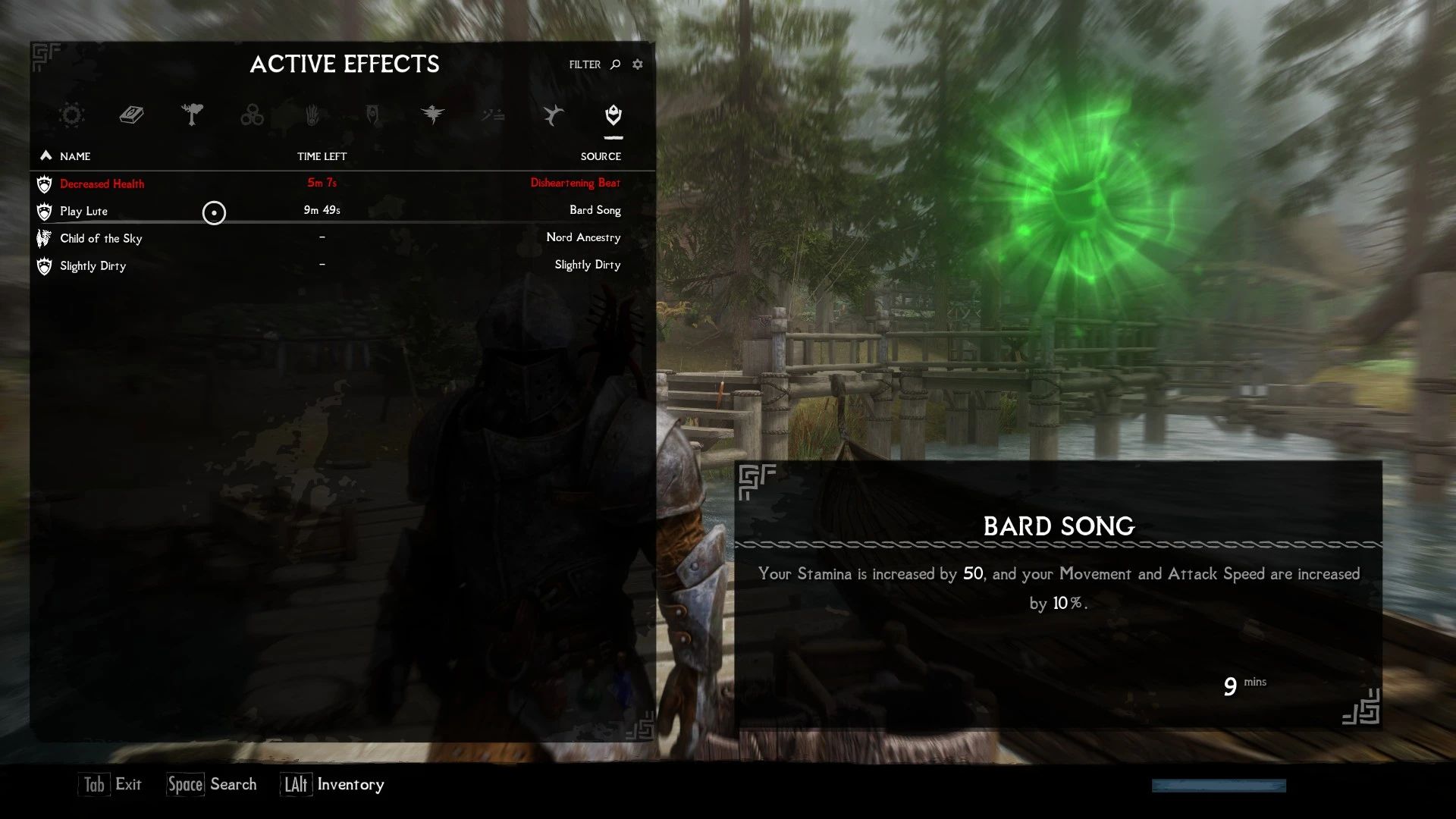This screenshot has height=819, width=1456.
Task: Select the winged phoenix filter icon
Action: 433,115
